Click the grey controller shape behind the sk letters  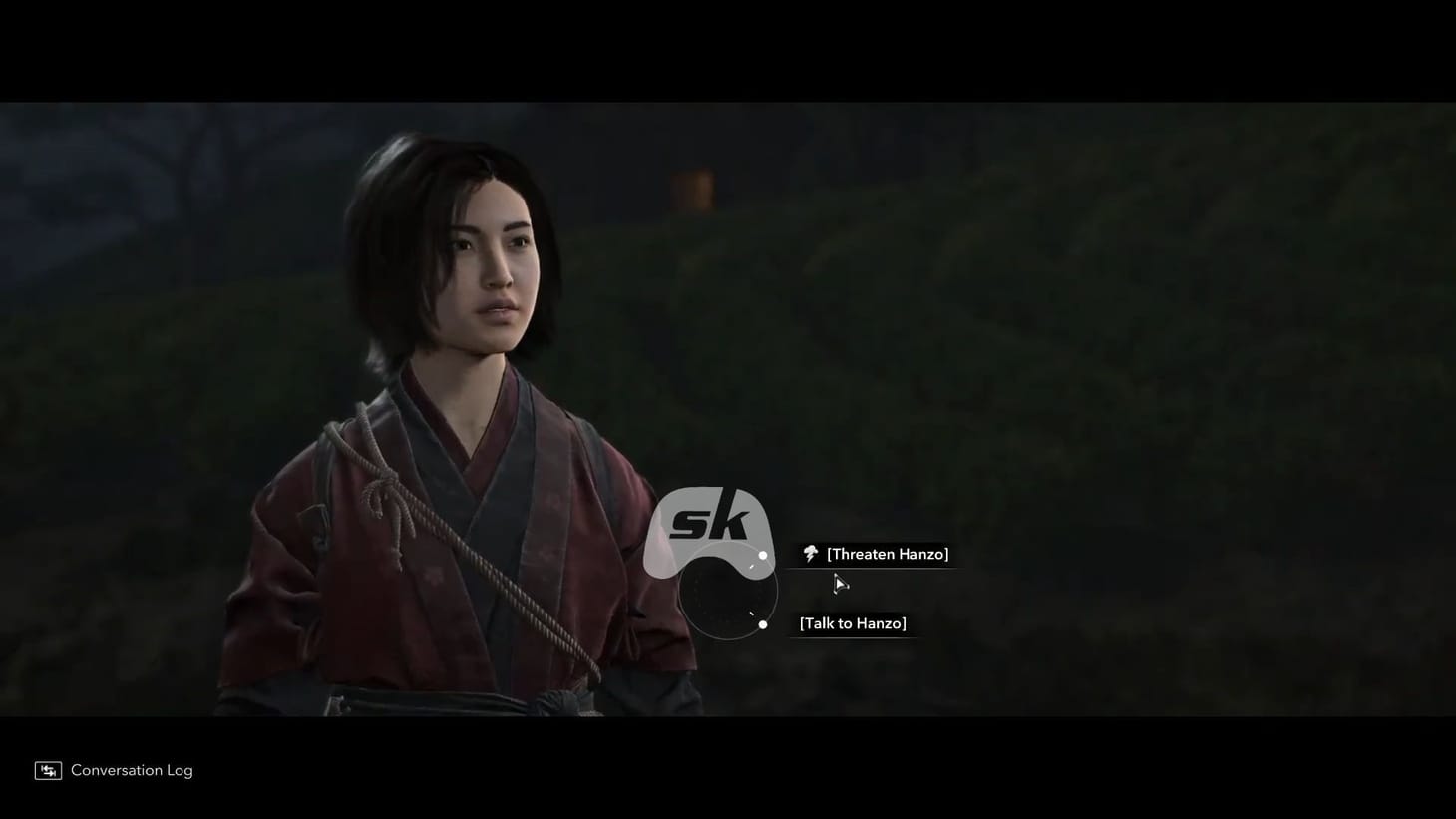coord(663,544)
